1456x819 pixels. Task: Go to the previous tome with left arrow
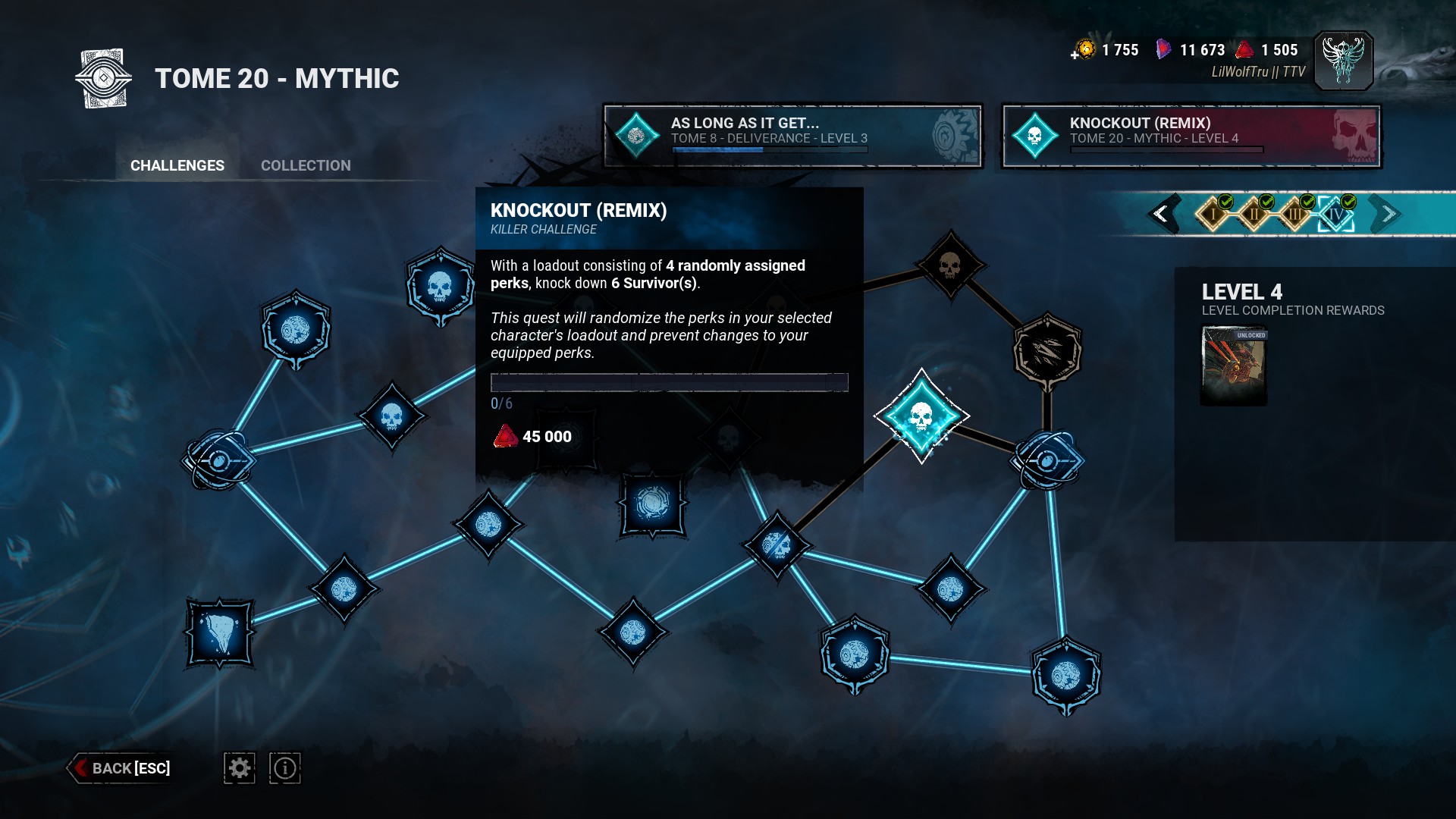point(1161,214)
